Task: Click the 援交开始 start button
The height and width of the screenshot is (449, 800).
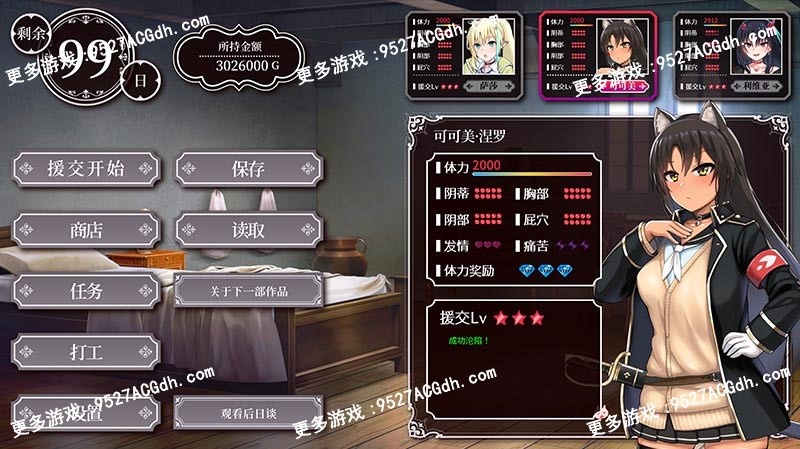Action: point(86,169)
